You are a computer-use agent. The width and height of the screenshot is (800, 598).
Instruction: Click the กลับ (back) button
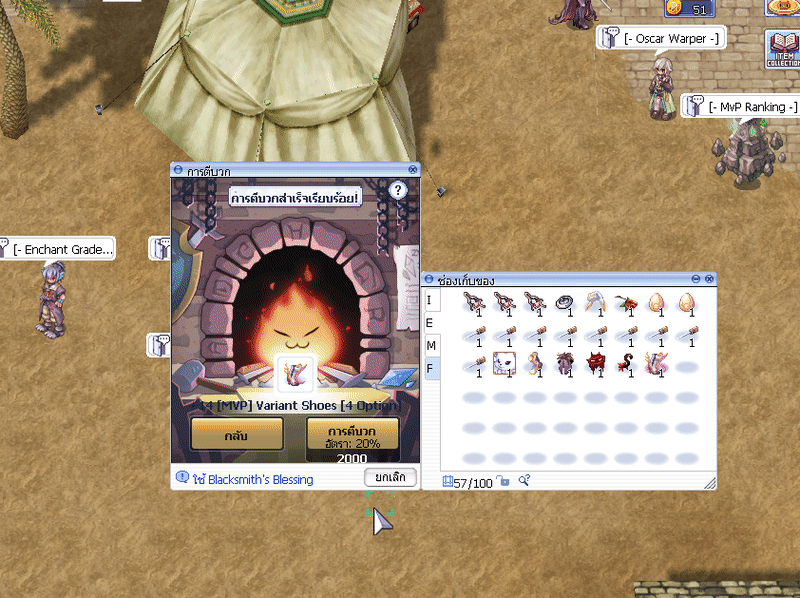click(237, 437)
